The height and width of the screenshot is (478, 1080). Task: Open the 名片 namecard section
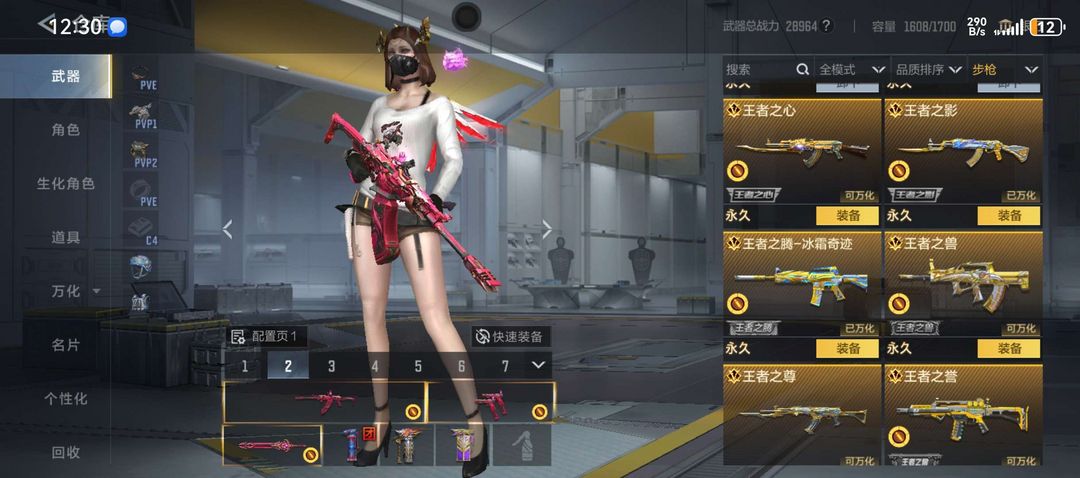tap(66, 345)
